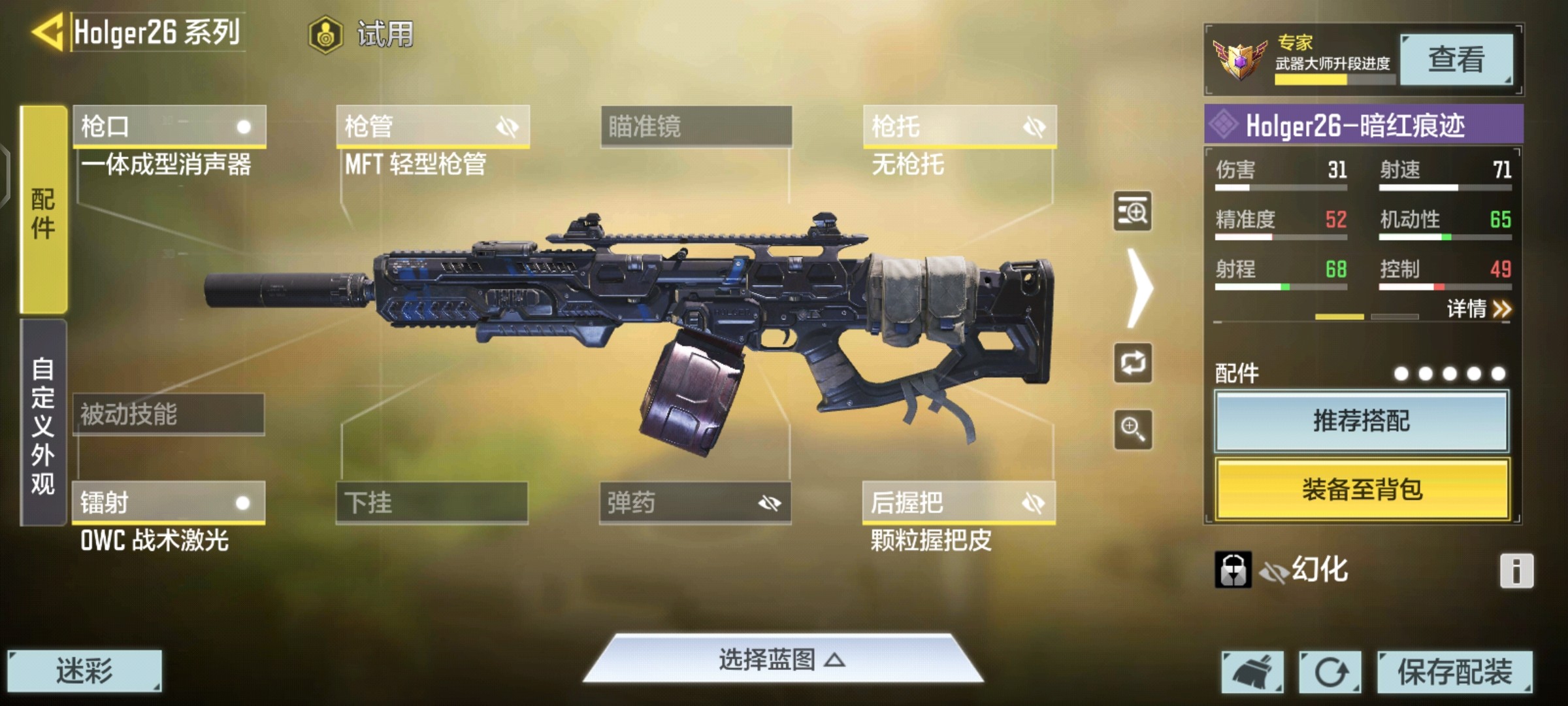This screenshot has height=706, width=1568.
Task: Open the 弹药 ammunition slot
Action: coord(695,503)
